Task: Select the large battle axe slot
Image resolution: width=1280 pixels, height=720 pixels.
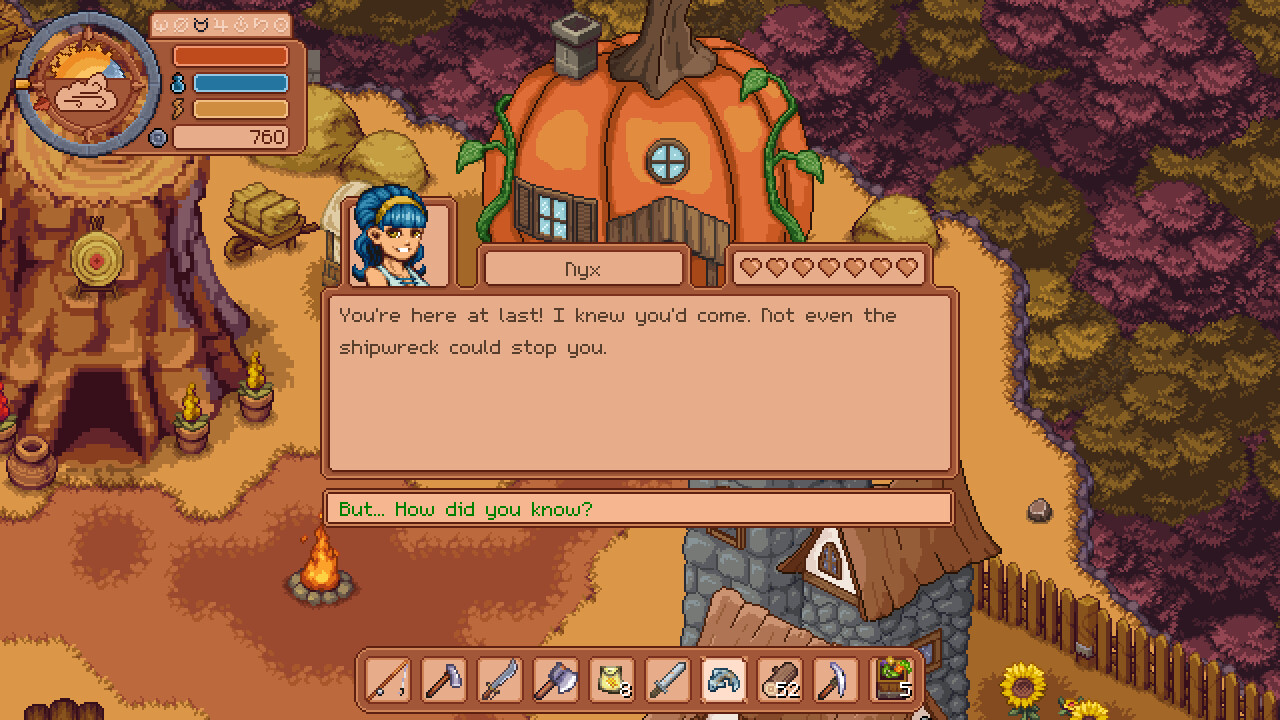Action: 555,680
